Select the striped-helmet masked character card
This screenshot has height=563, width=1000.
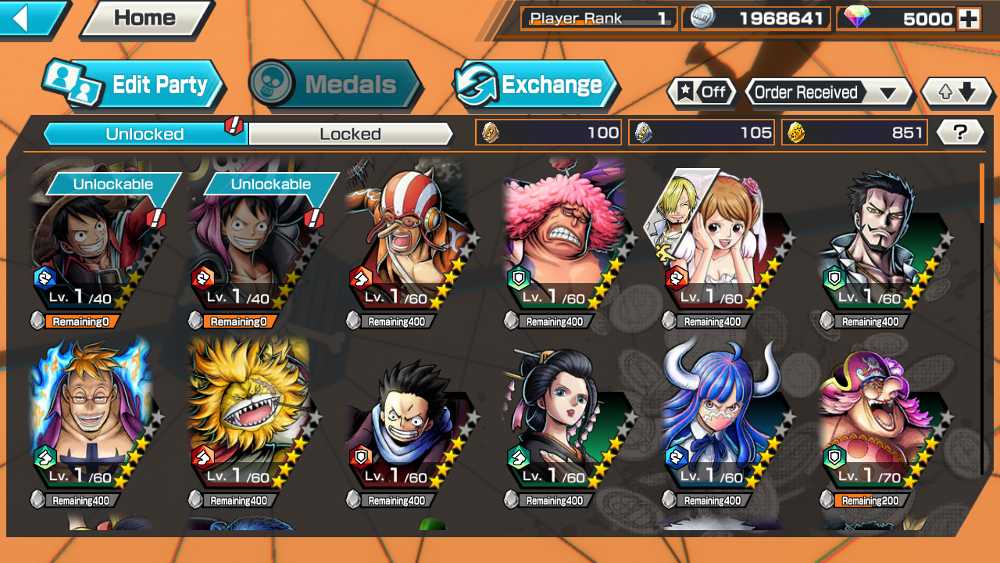pos(407,247)
